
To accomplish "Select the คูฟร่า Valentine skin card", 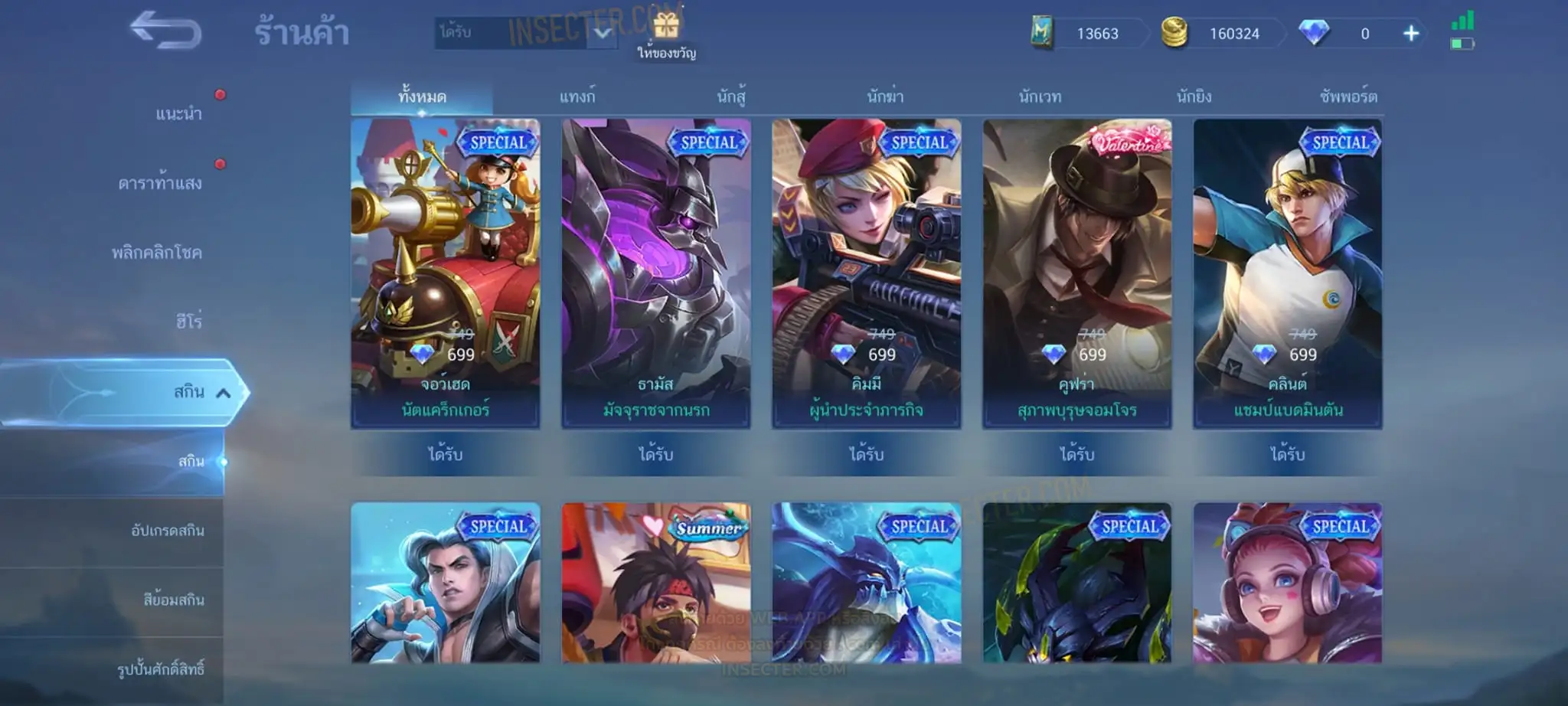I will pos(1076,273).
